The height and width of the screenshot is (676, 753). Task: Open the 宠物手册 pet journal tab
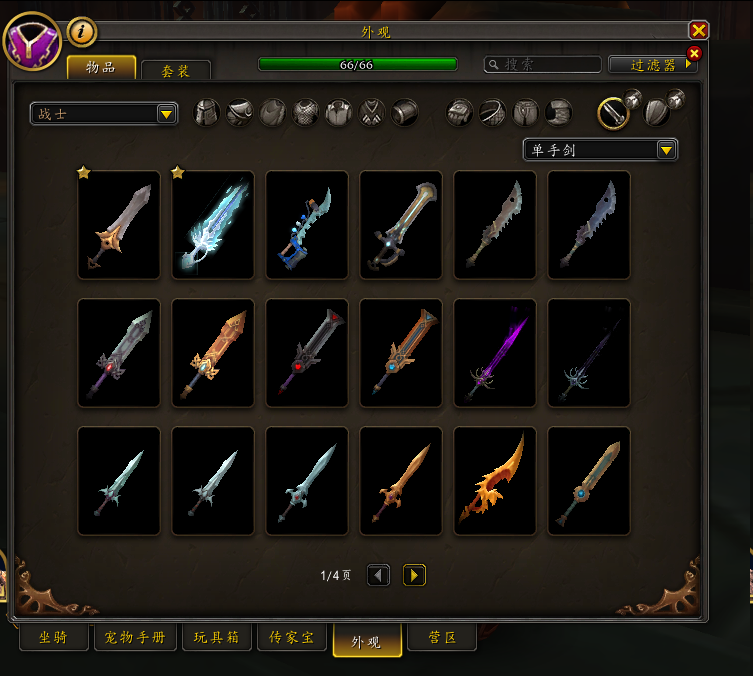136,638
